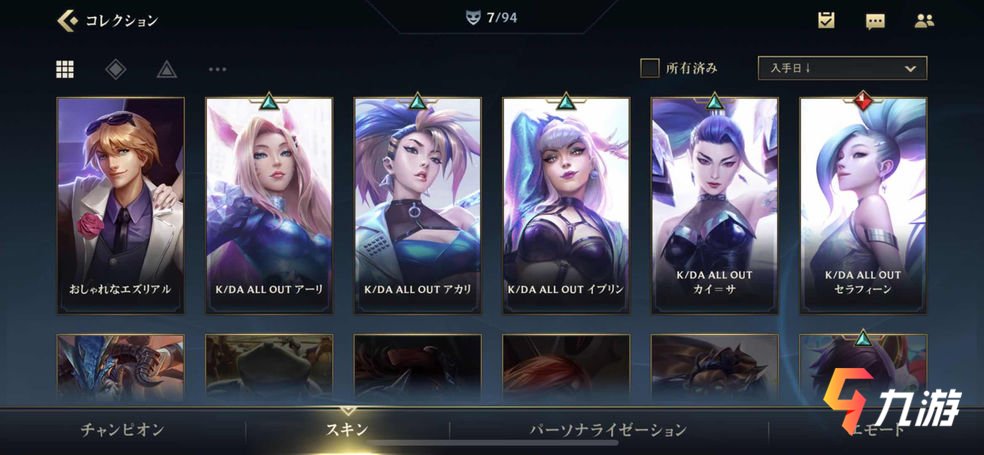Open the パーソナライゼーション tab
This screenshot has height=455, width=984.
pyautogui.click(x=608, y=430)
